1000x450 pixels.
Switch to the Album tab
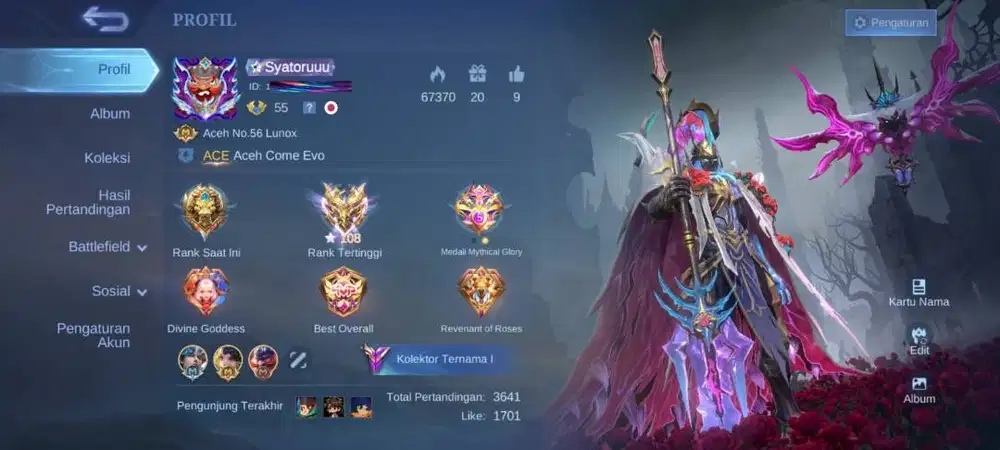pyautogui.click(x=110, y=114)
